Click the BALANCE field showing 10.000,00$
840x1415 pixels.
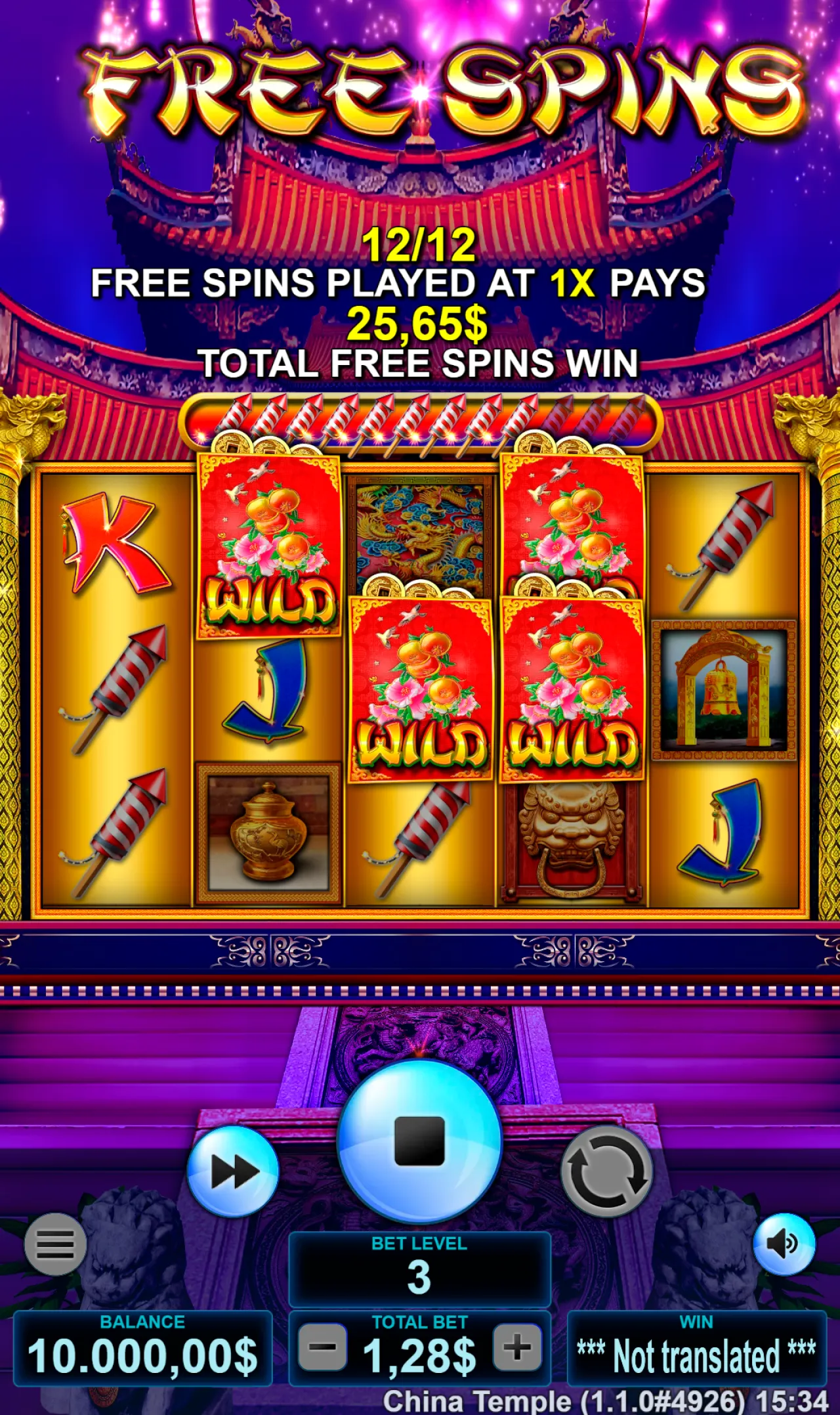(143, 1346)
